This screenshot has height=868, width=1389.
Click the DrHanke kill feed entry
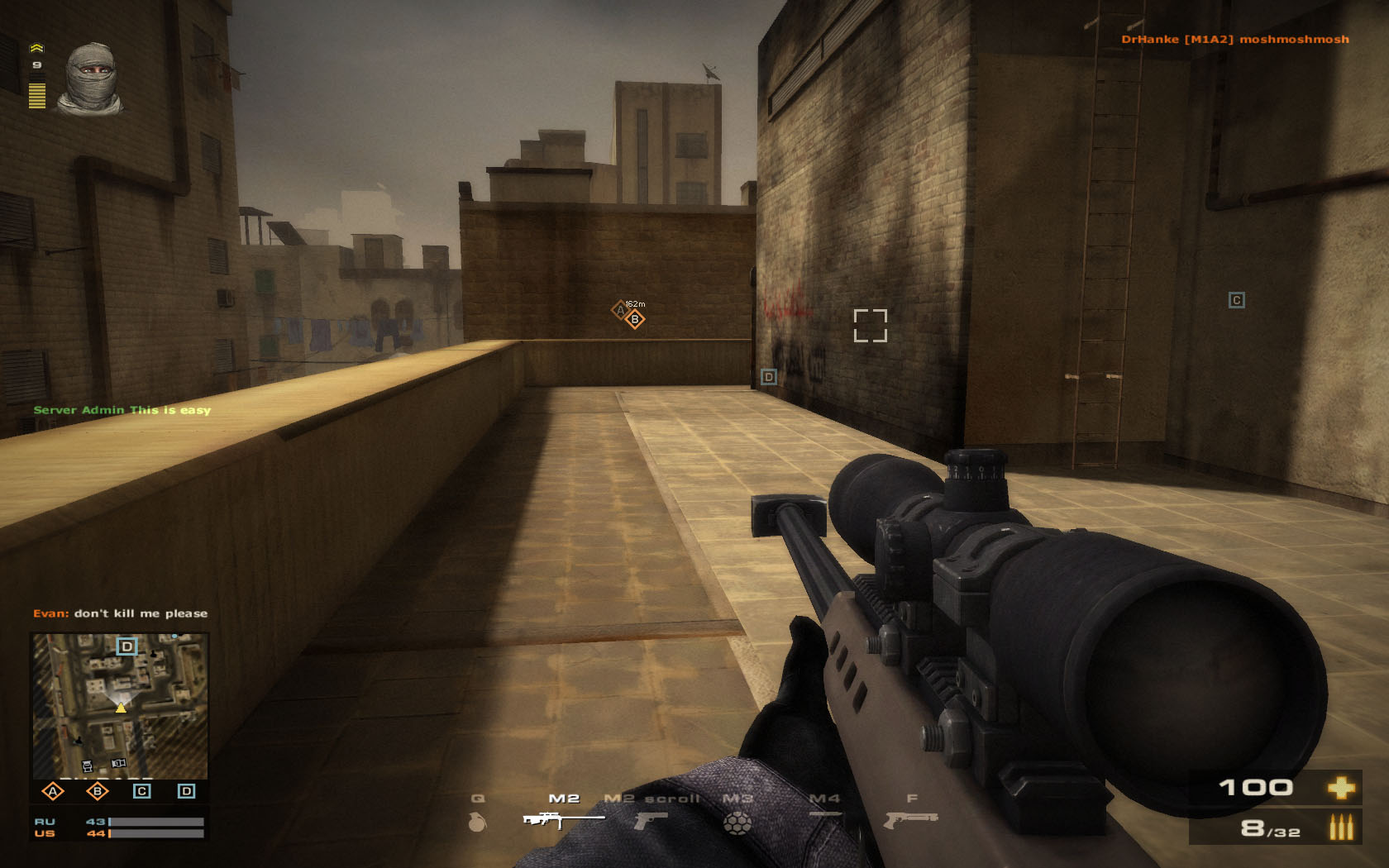point(1234,39)
